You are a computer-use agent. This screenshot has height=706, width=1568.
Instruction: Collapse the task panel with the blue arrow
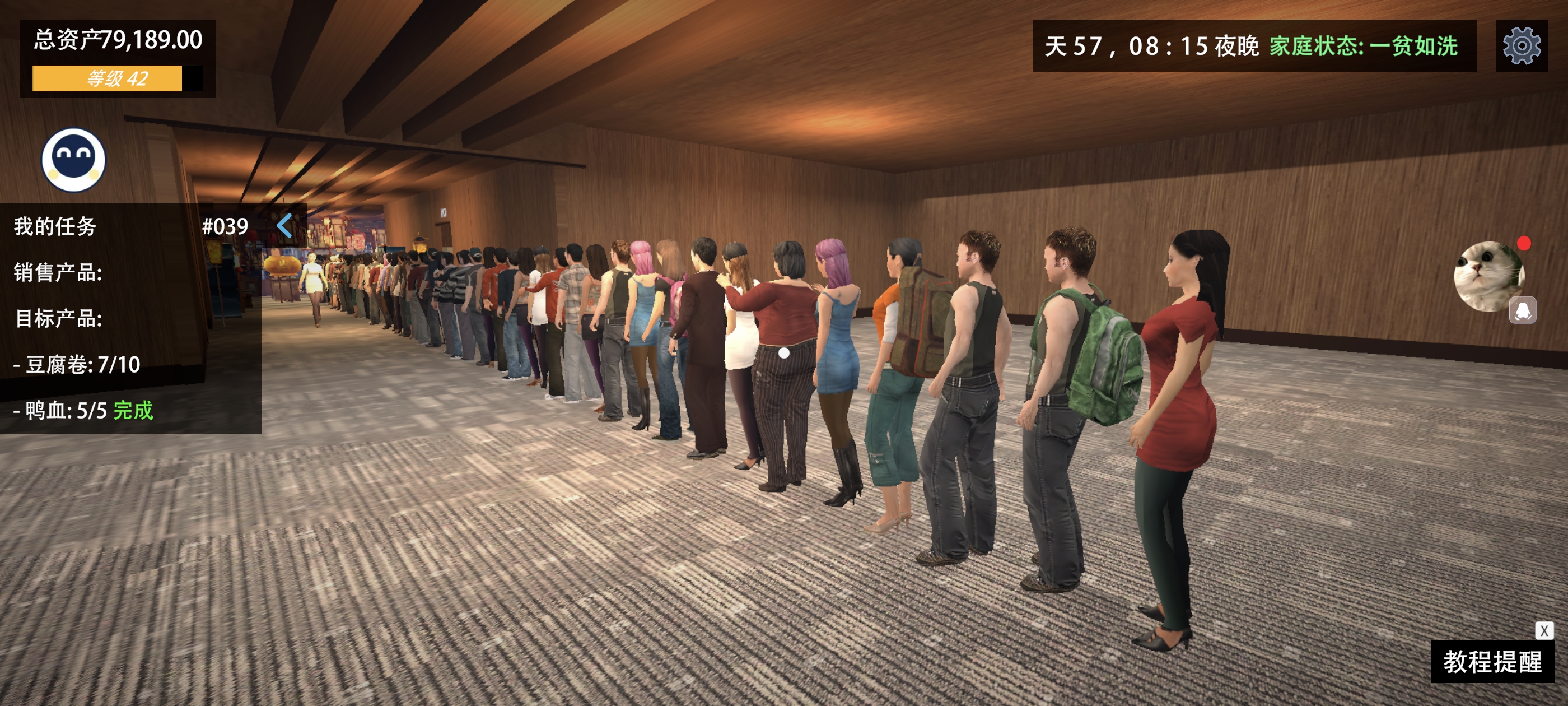click(285, 225)
